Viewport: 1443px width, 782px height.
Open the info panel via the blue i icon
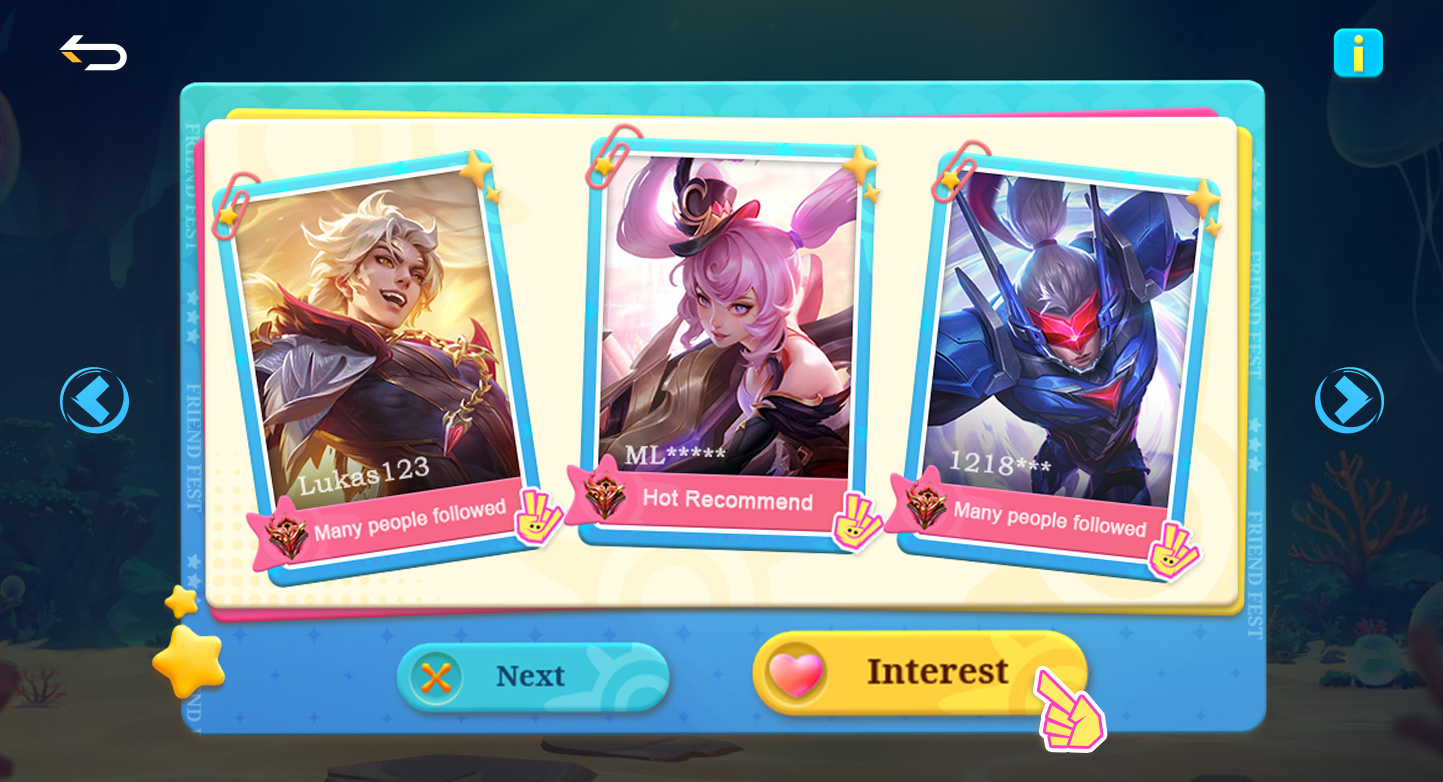click(x=1359, y=54)
